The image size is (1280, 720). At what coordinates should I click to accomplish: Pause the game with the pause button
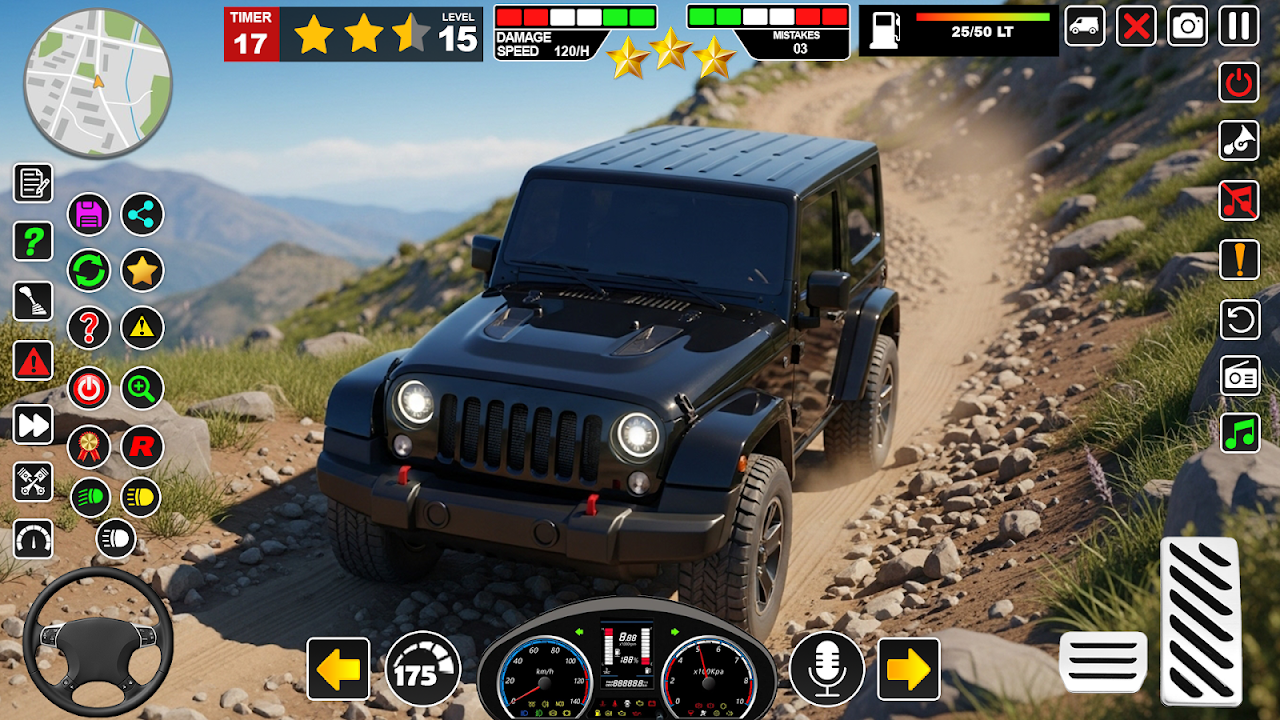(1239, 26)
